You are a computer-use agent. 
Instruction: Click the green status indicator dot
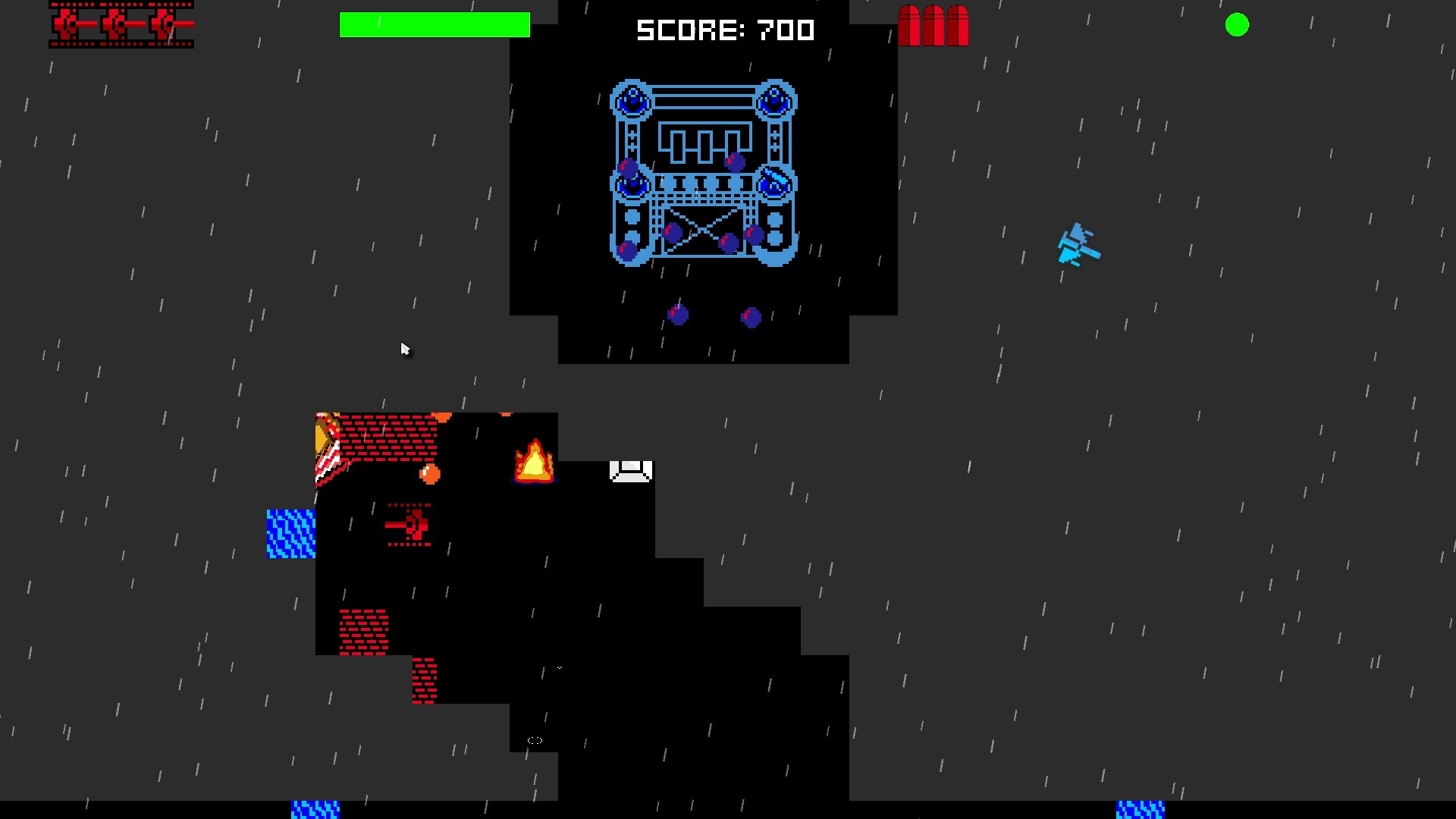(1237, 25)
